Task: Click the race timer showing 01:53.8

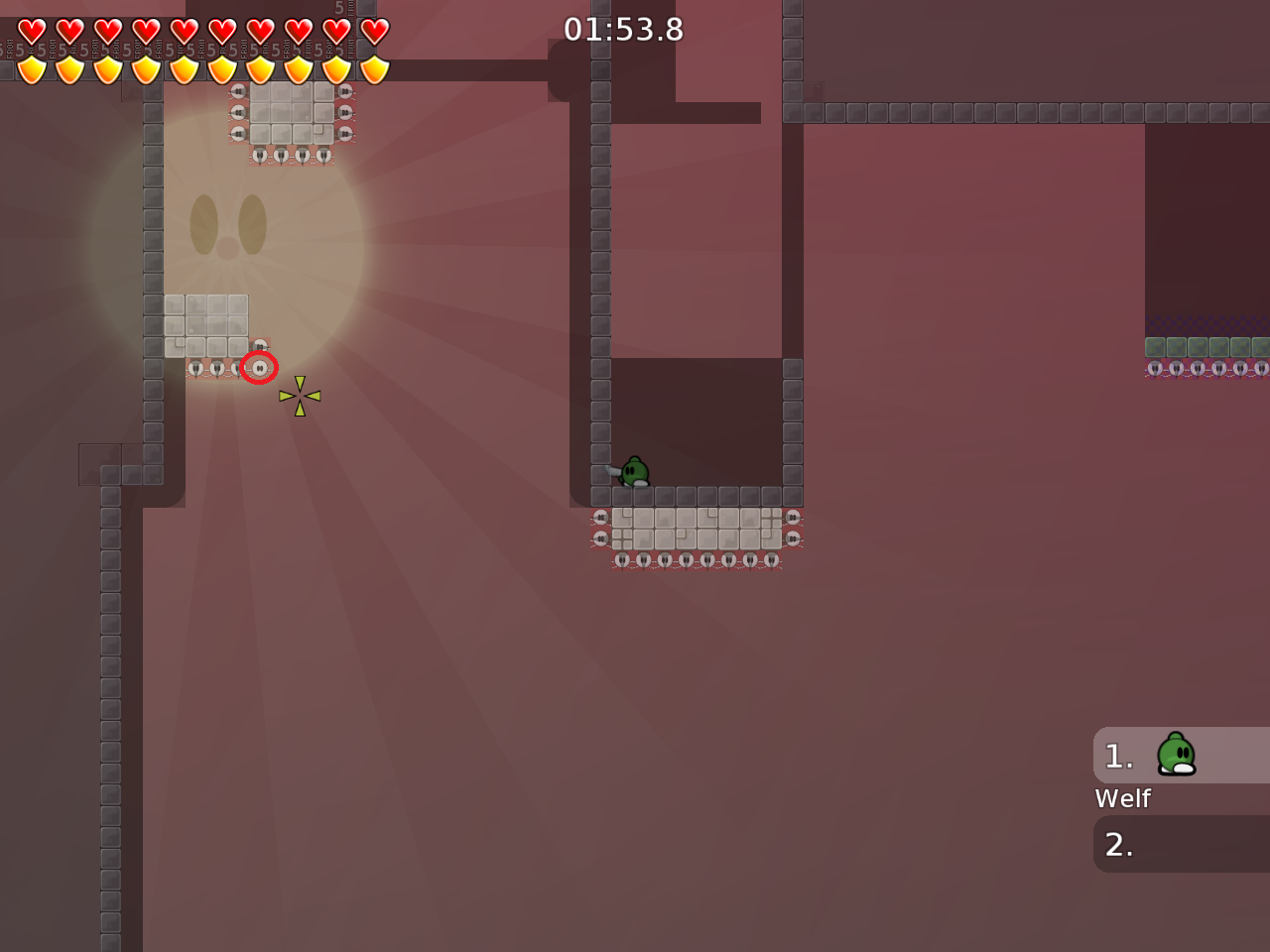Action: pyautogui.click(x=623, y=29)
